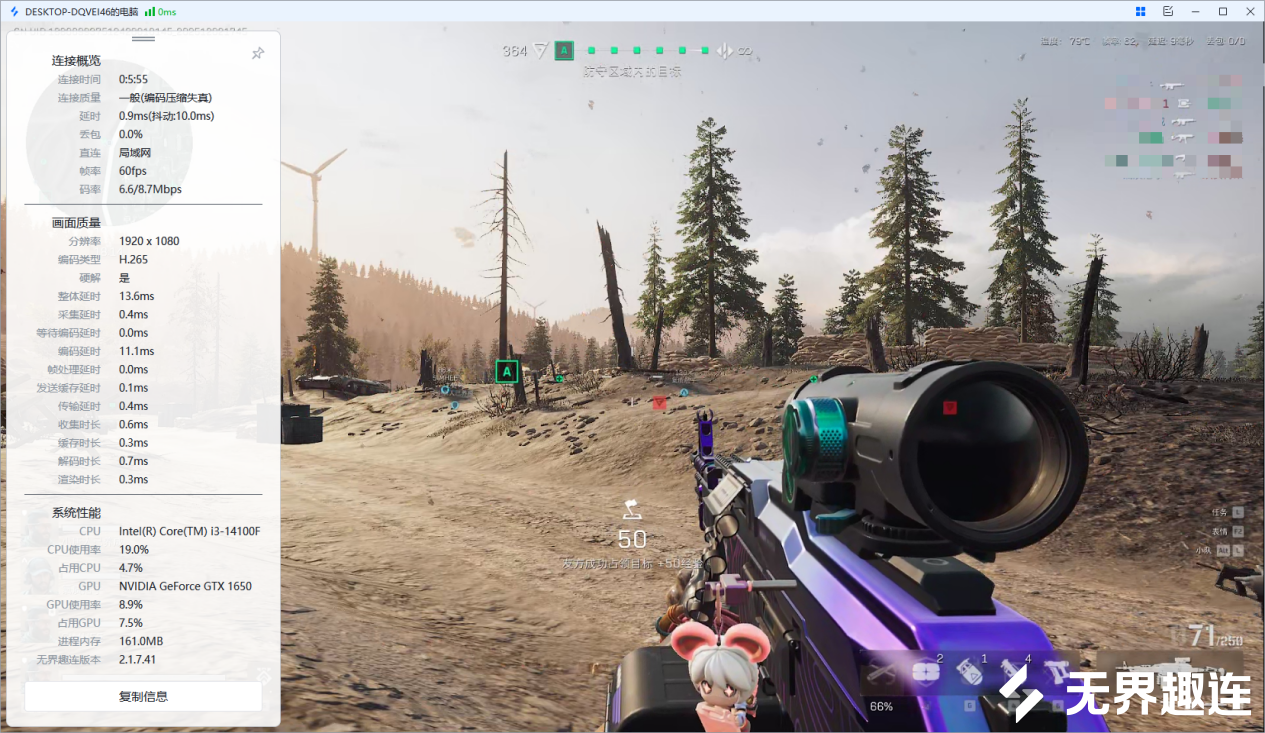Screen dimensions: 1265x733
Task: Select the objective A icon in the top bar
Action: (564, 50)
